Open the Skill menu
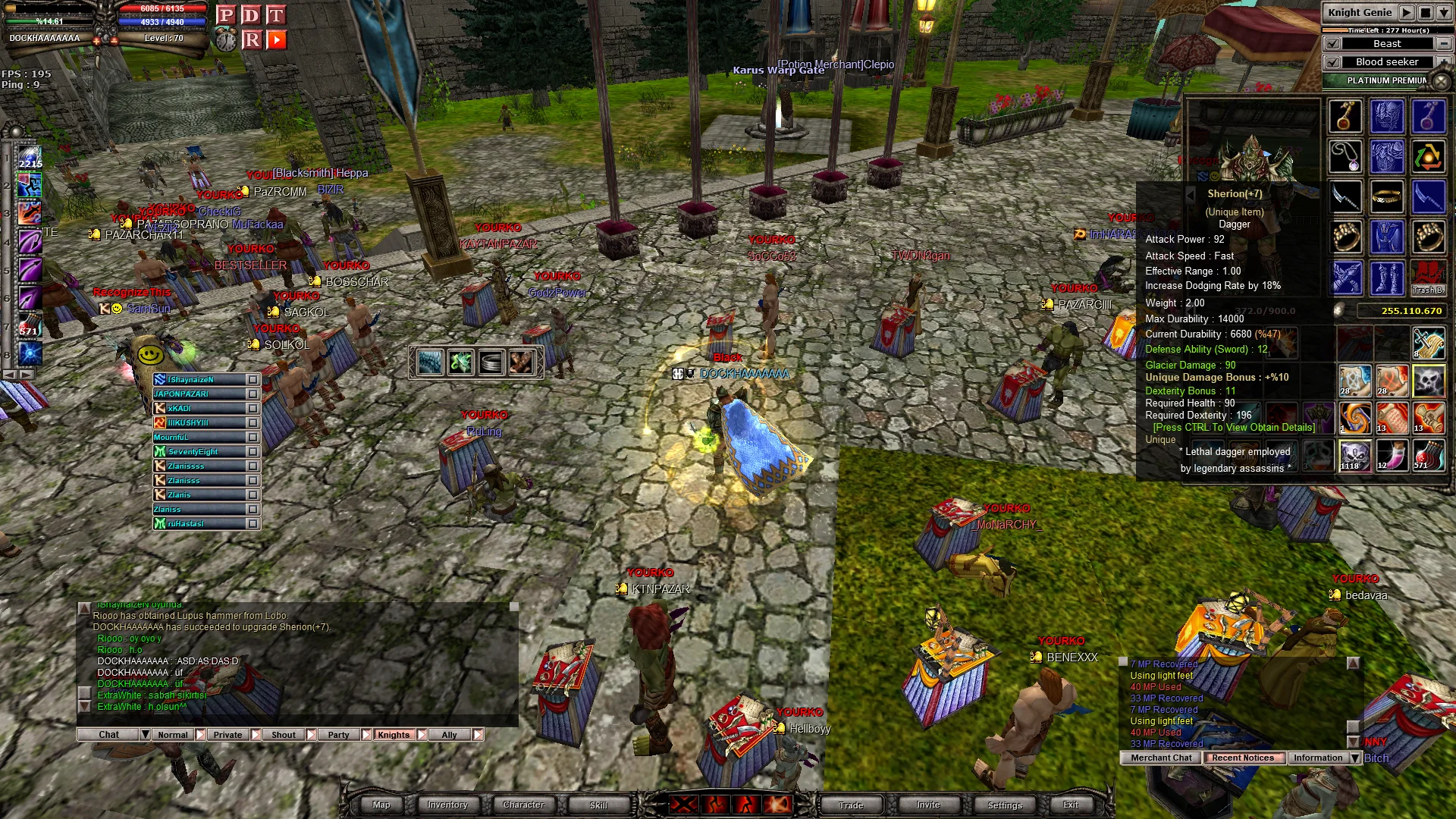1456x819 pixels. click(x=598, y=805)
